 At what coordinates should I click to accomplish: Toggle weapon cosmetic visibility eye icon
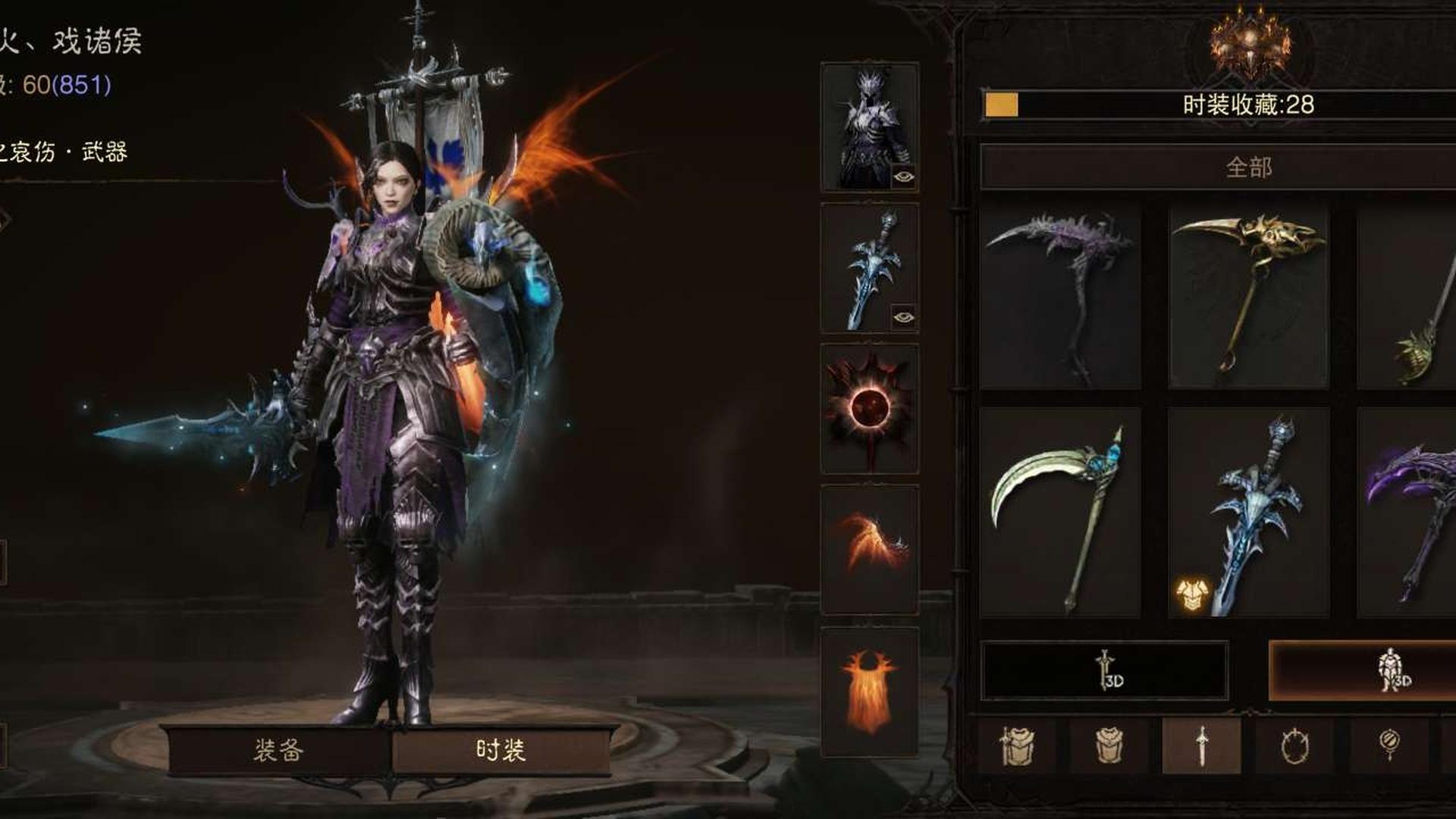coord(903,317)
